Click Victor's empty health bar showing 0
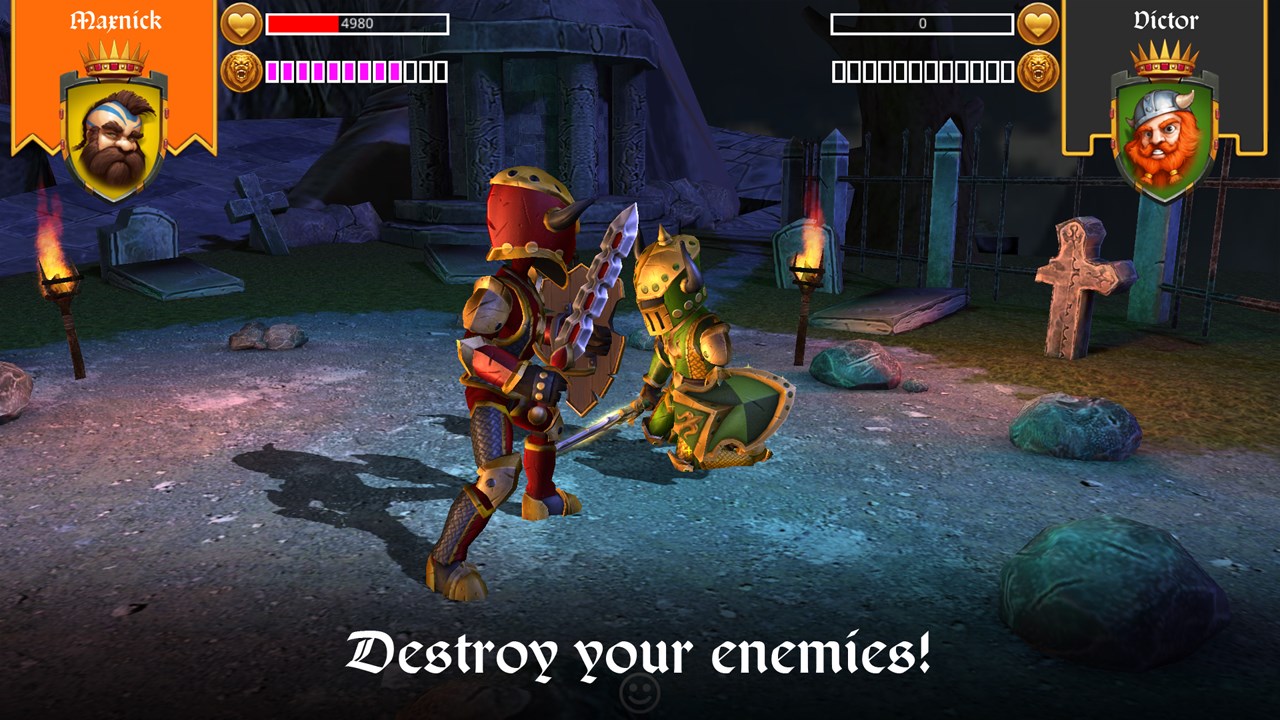 pos(920,23)
